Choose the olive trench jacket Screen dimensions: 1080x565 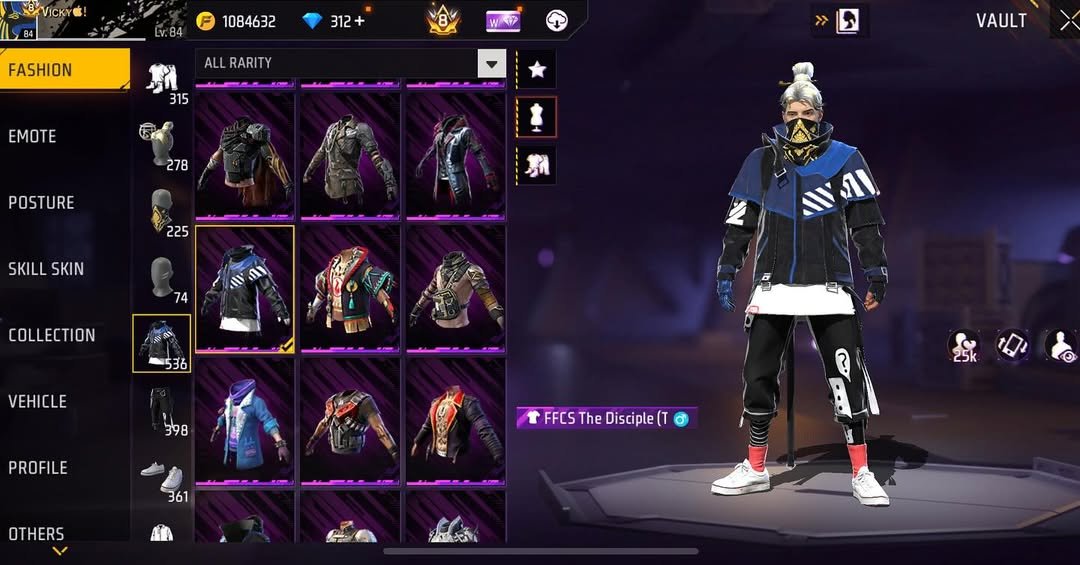351,156
